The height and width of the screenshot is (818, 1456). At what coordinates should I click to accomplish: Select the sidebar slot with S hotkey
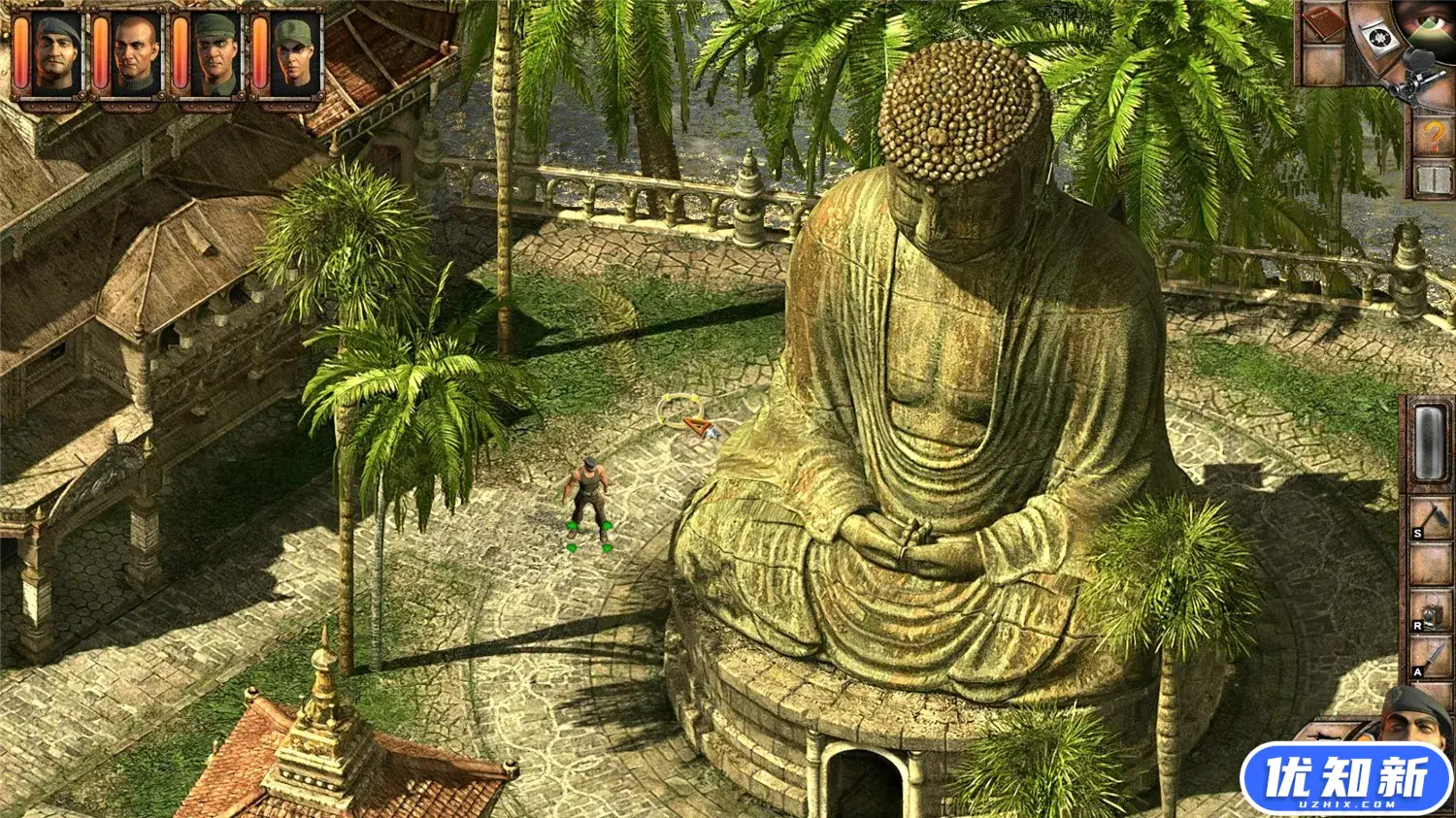pyautogui.click(x=1429, y=514)
